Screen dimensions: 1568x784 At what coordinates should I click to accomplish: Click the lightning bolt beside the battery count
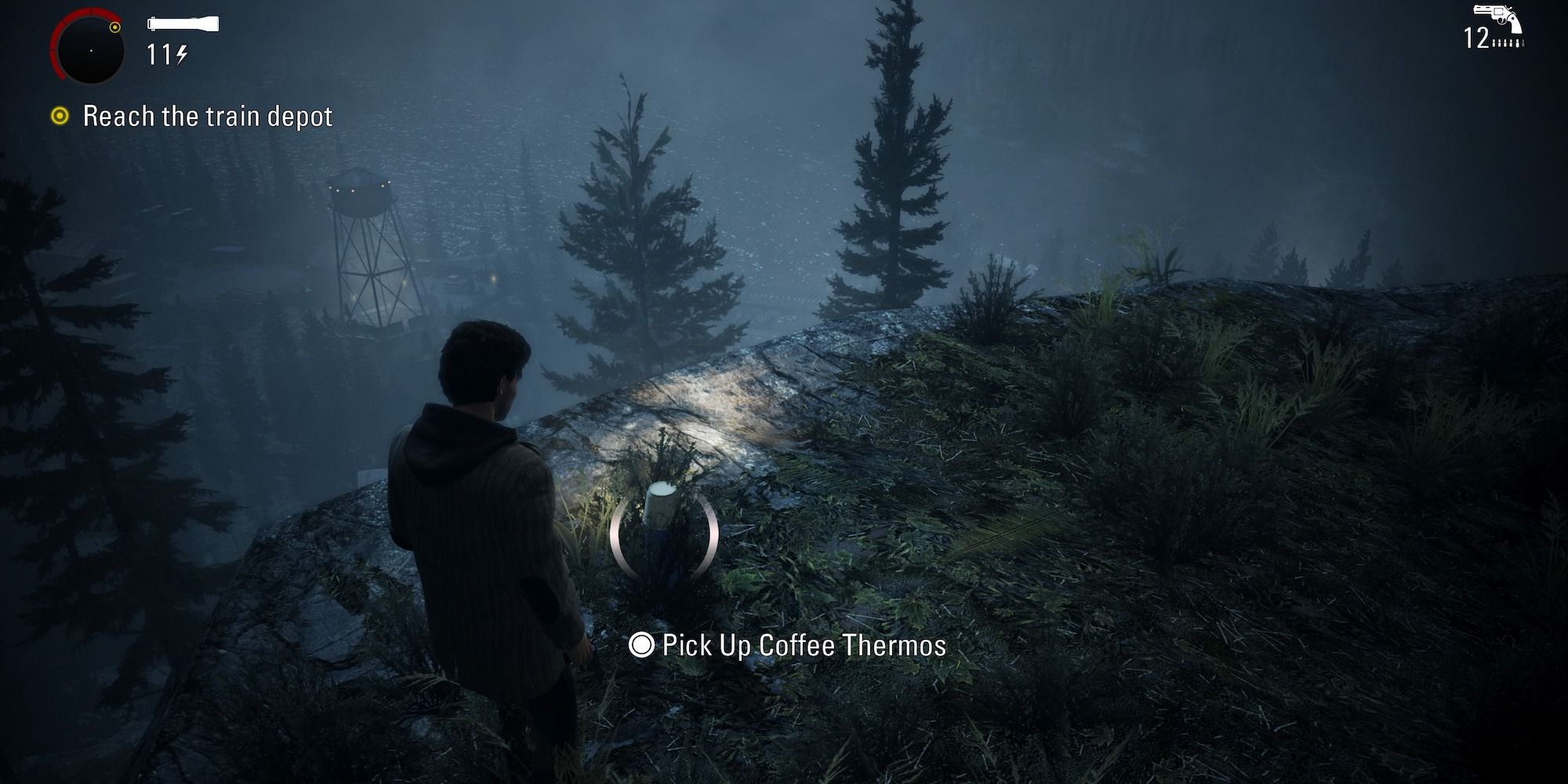(182, 54)
